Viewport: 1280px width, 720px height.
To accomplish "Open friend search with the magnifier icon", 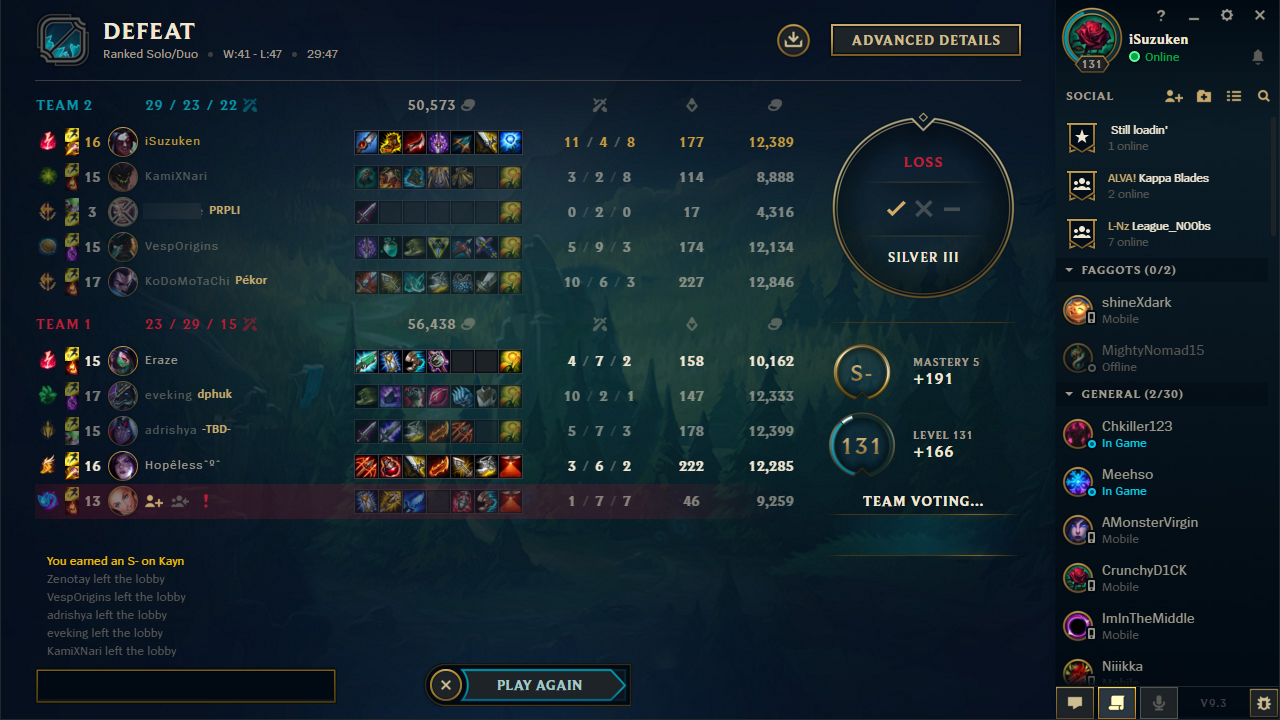I will coord(1263,96).
